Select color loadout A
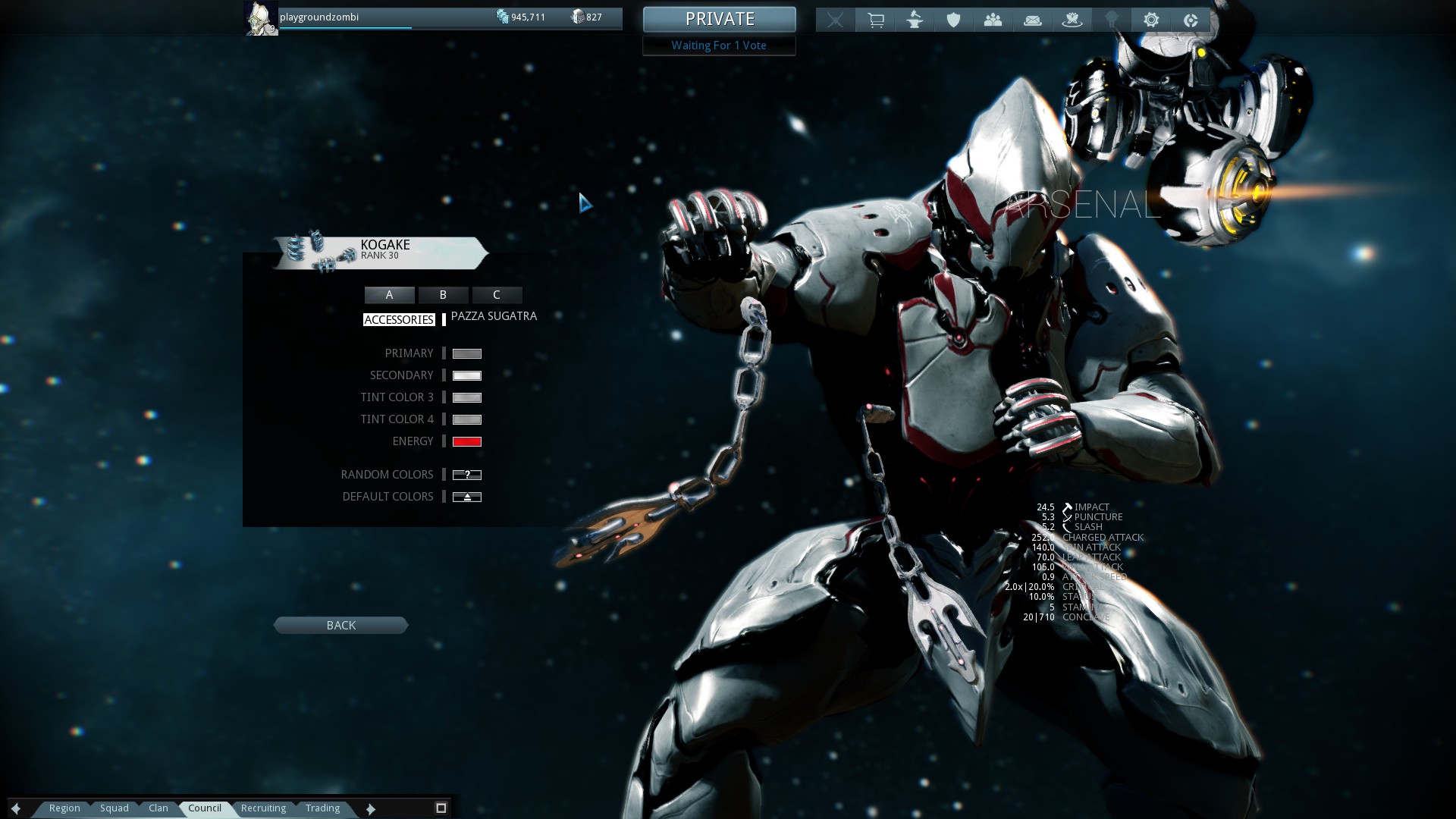This screenshot has width=1456, height=819. point(389,295)
